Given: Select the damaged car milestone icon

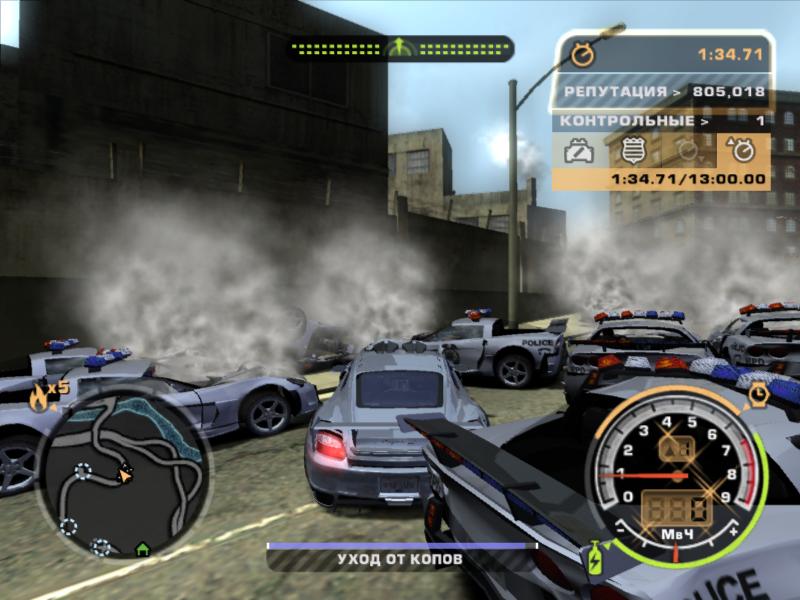Looking at the screenshot, I should 580,151.
